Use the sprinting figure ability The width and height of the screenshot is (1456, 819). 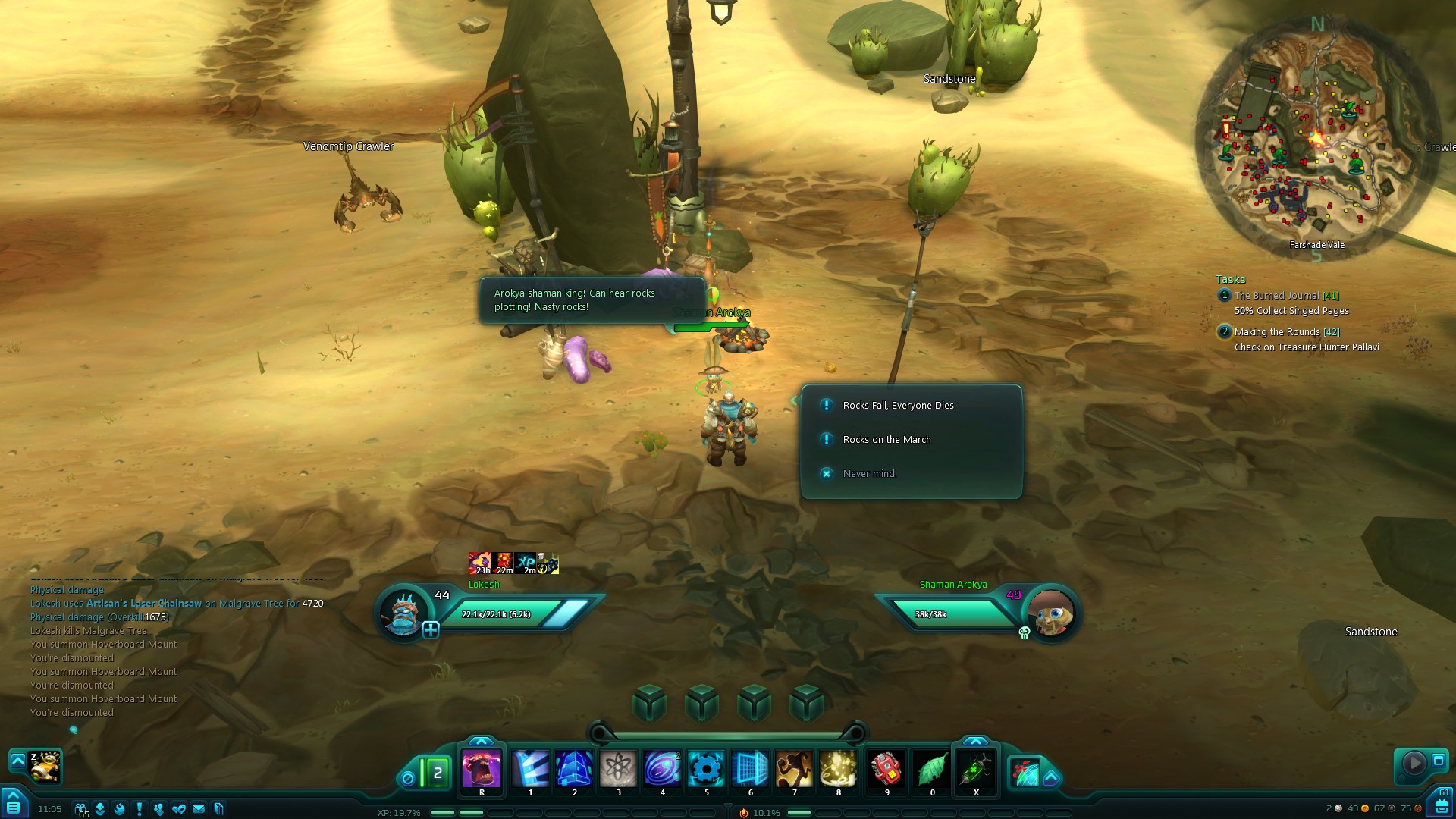[x=794, y=768]
